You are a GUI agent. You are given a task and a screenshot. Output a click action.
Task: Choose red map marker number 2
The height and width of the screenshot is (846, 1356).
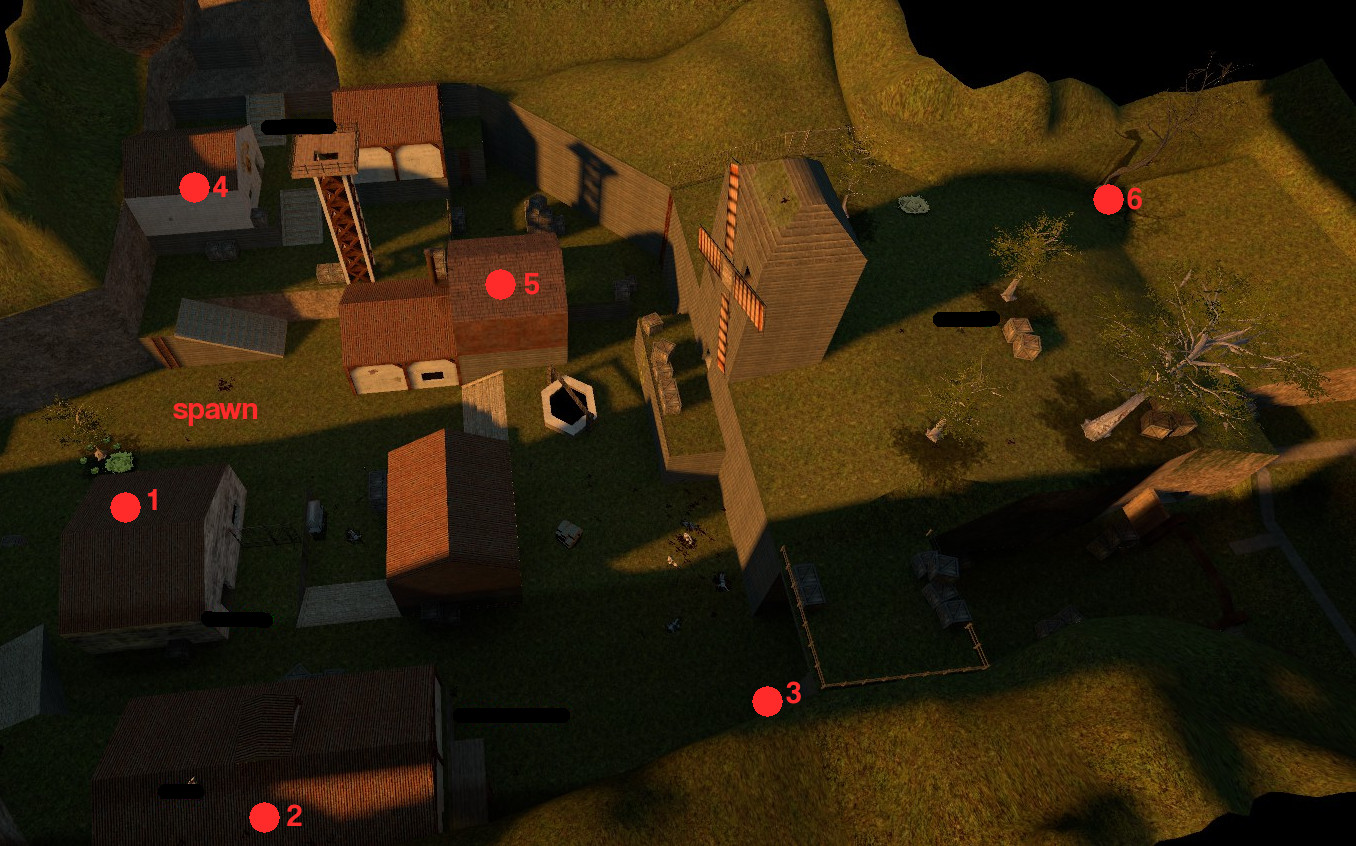[264, 818]
